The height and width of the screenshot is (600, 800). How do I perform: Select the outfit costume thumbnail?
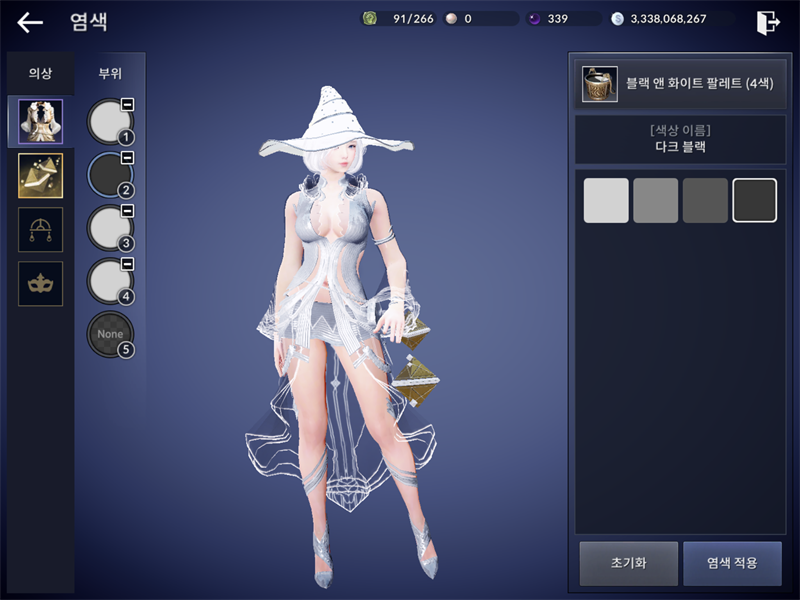(x=41, y=122)
